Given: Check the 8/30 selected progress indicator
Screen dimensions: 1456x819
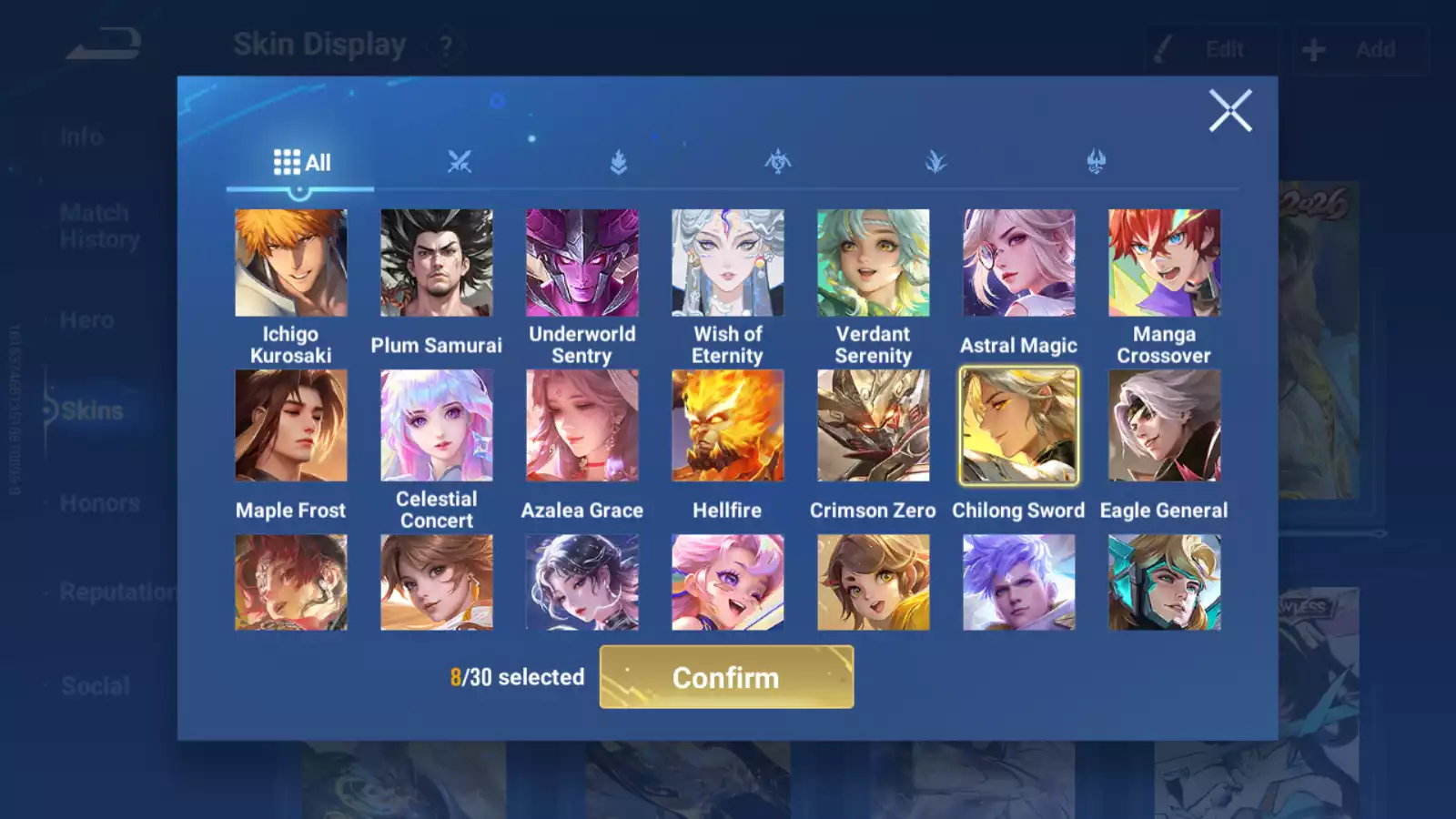Looking at the screenshot, I should pos(517,677).
